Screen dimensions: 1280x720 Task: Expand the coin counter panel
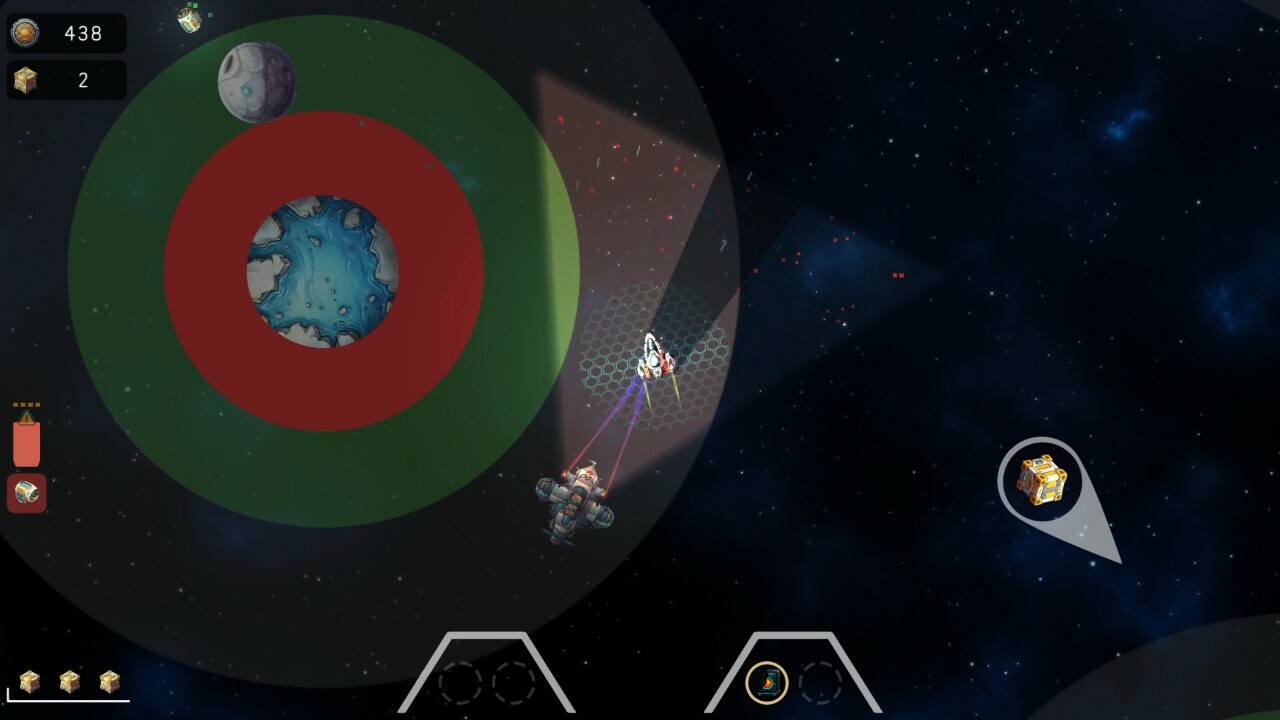(65, 33)
